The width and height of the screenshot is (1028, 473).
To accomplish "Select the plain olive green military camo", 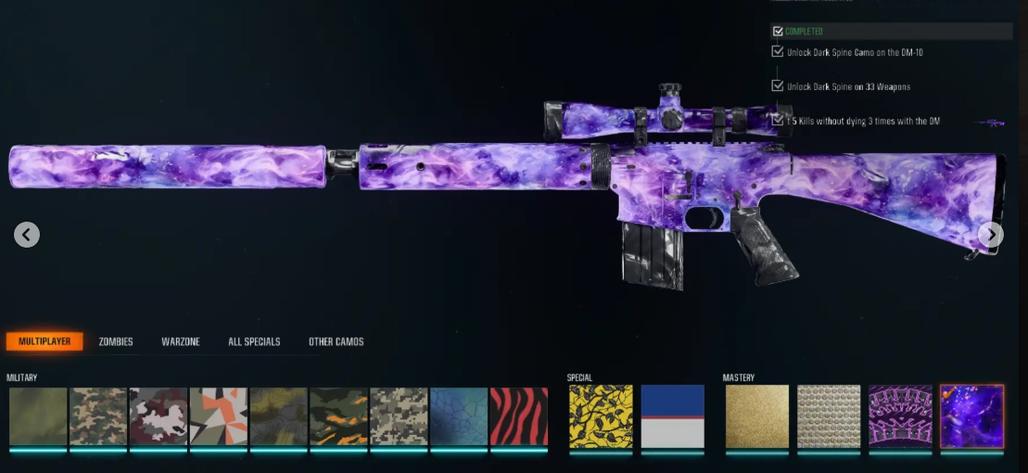I will pos(37,416).
